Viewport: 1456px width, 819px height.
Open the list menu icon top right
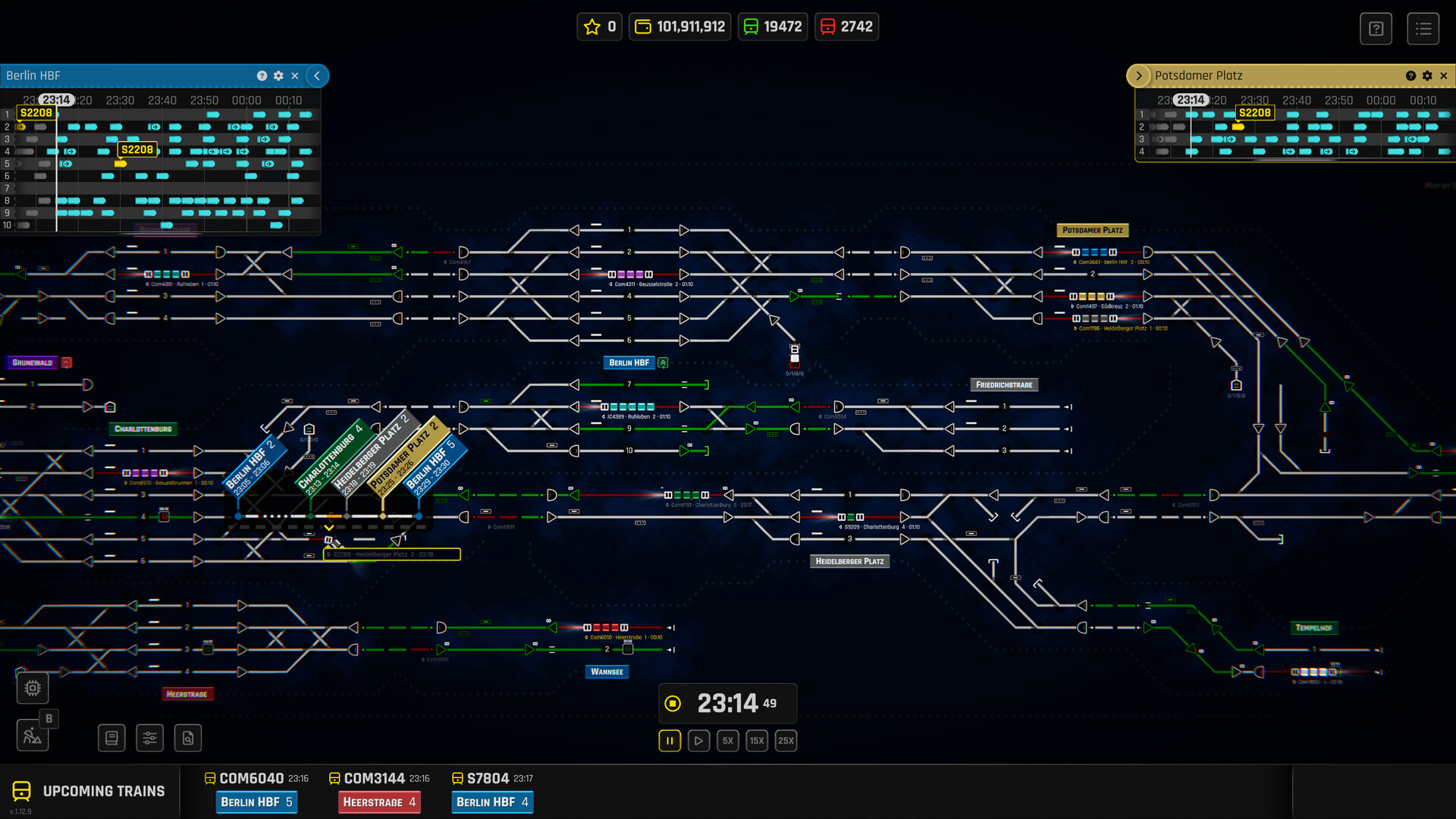1423,28
